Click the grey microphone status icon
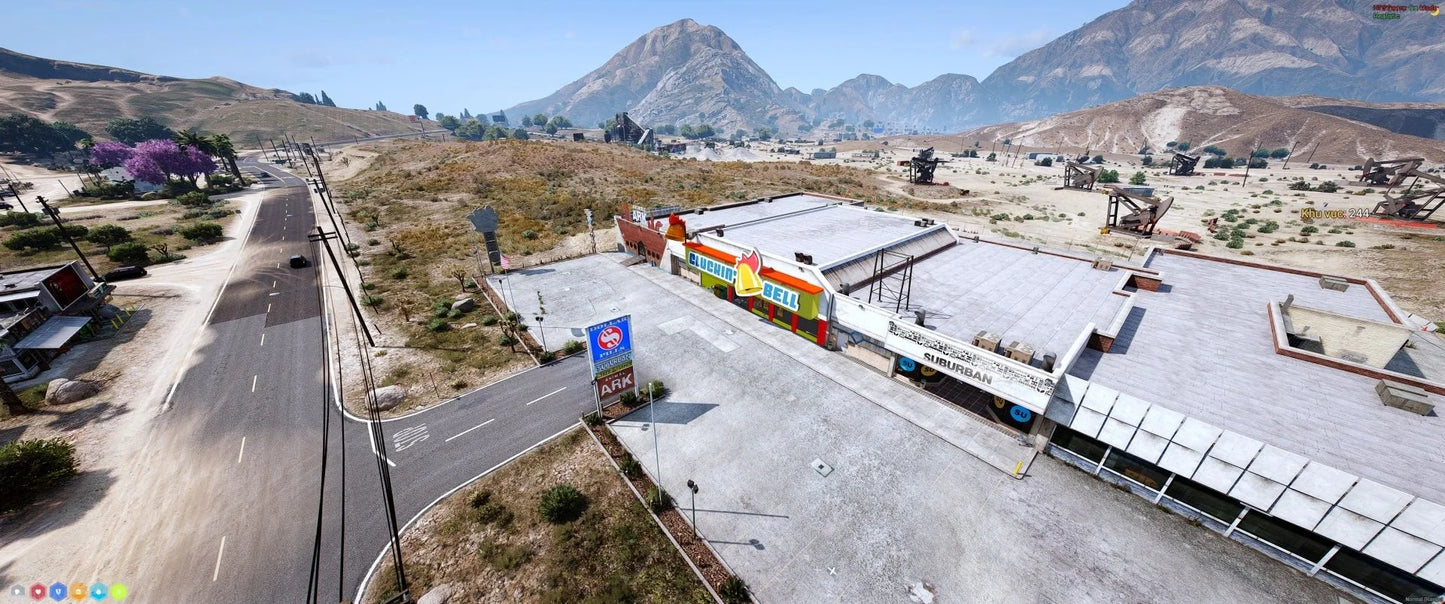The width and height of the screenshot is (1445, 604). (18, 591)
